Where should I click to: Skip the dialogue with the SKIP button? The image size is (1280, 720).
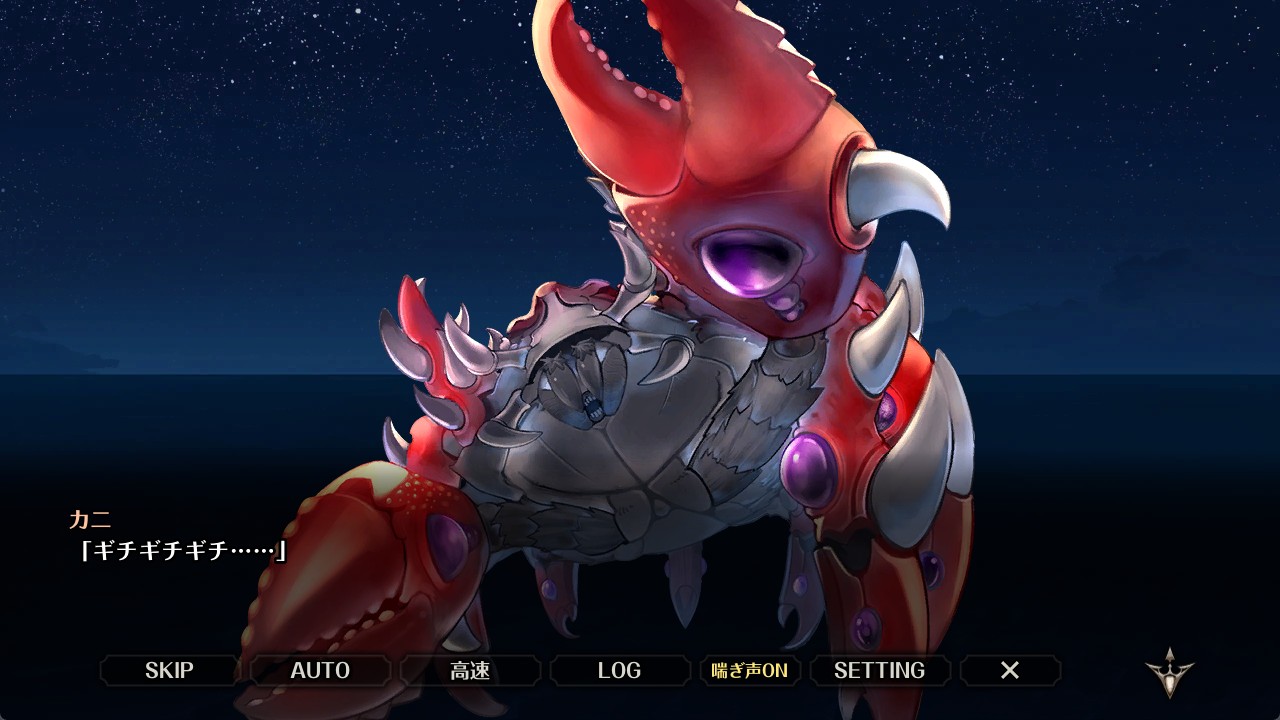[x=169, y=670]
